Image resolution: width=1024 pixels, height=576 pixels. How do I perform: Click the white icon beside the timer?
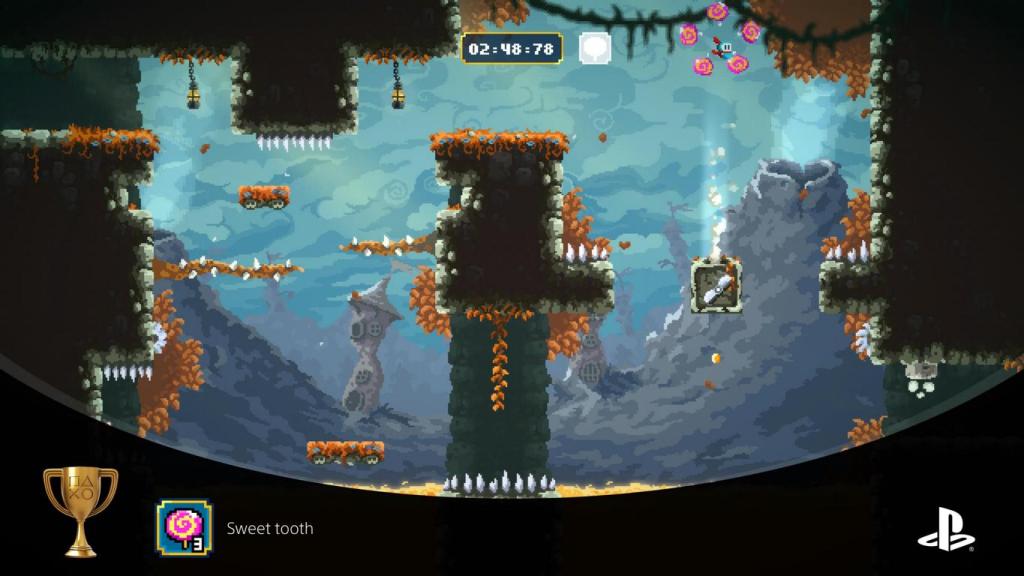point(594,47)
